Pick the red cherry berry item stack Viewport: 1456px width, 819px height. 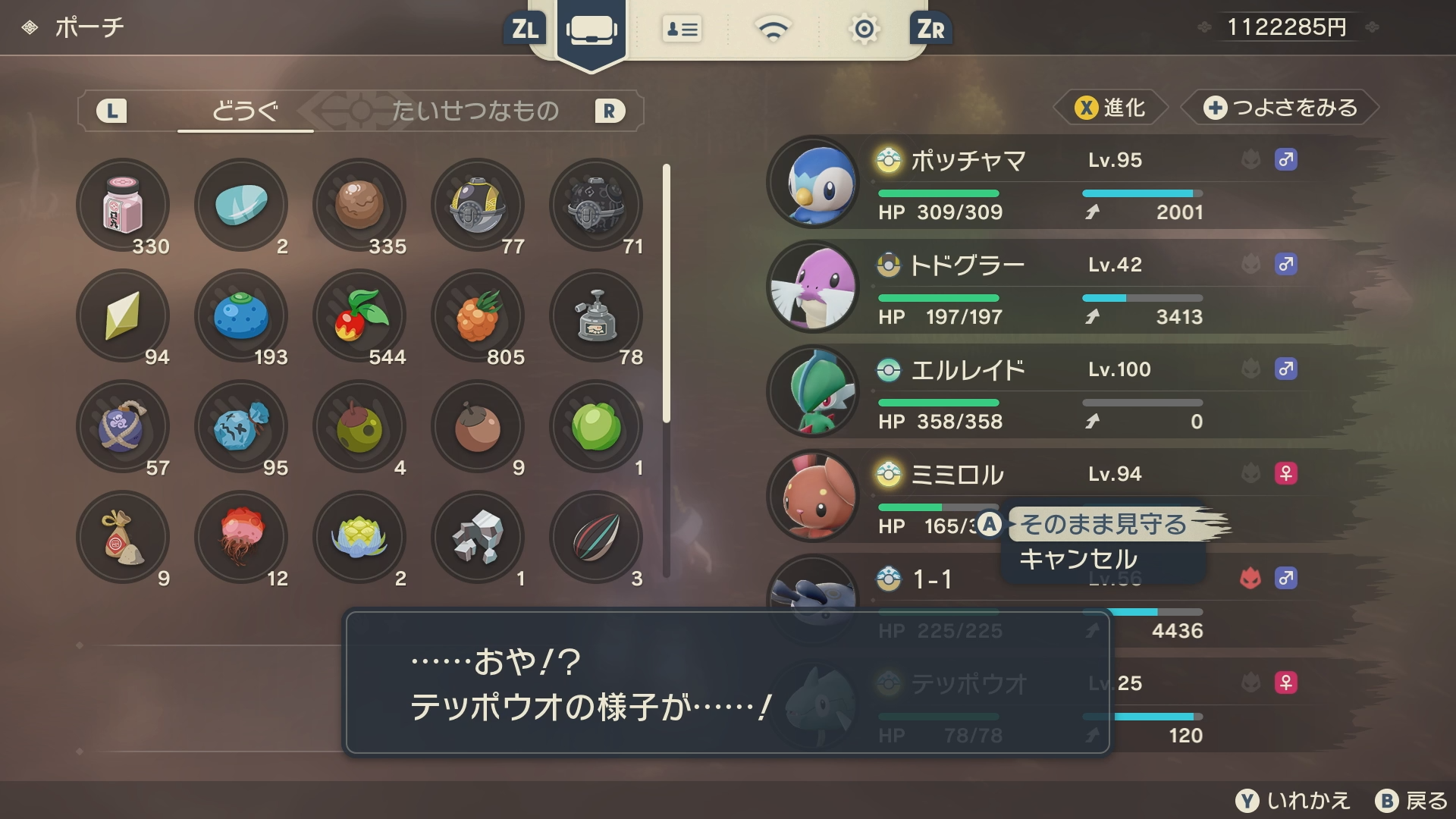[359, 315]
